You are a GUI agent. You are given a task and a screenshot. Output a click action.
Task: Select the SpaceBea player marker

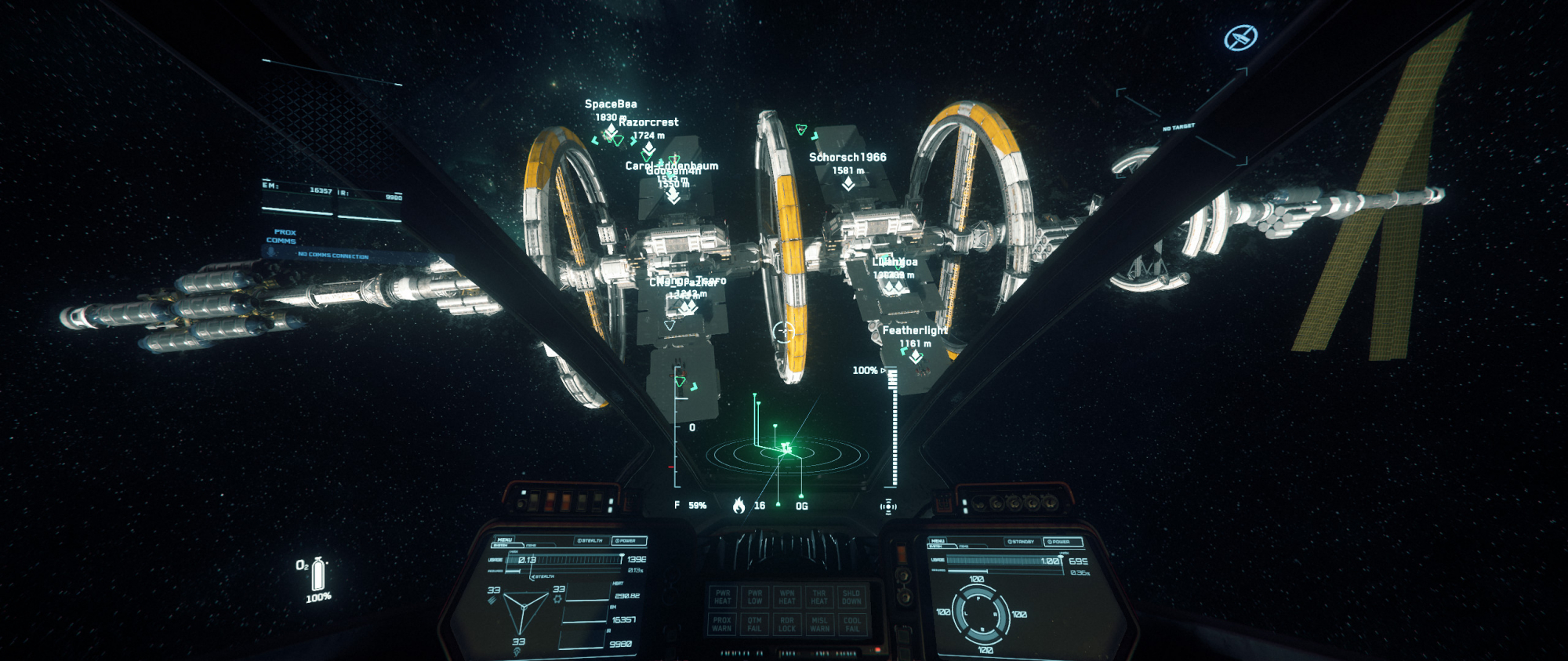click(x=611, y=130)
